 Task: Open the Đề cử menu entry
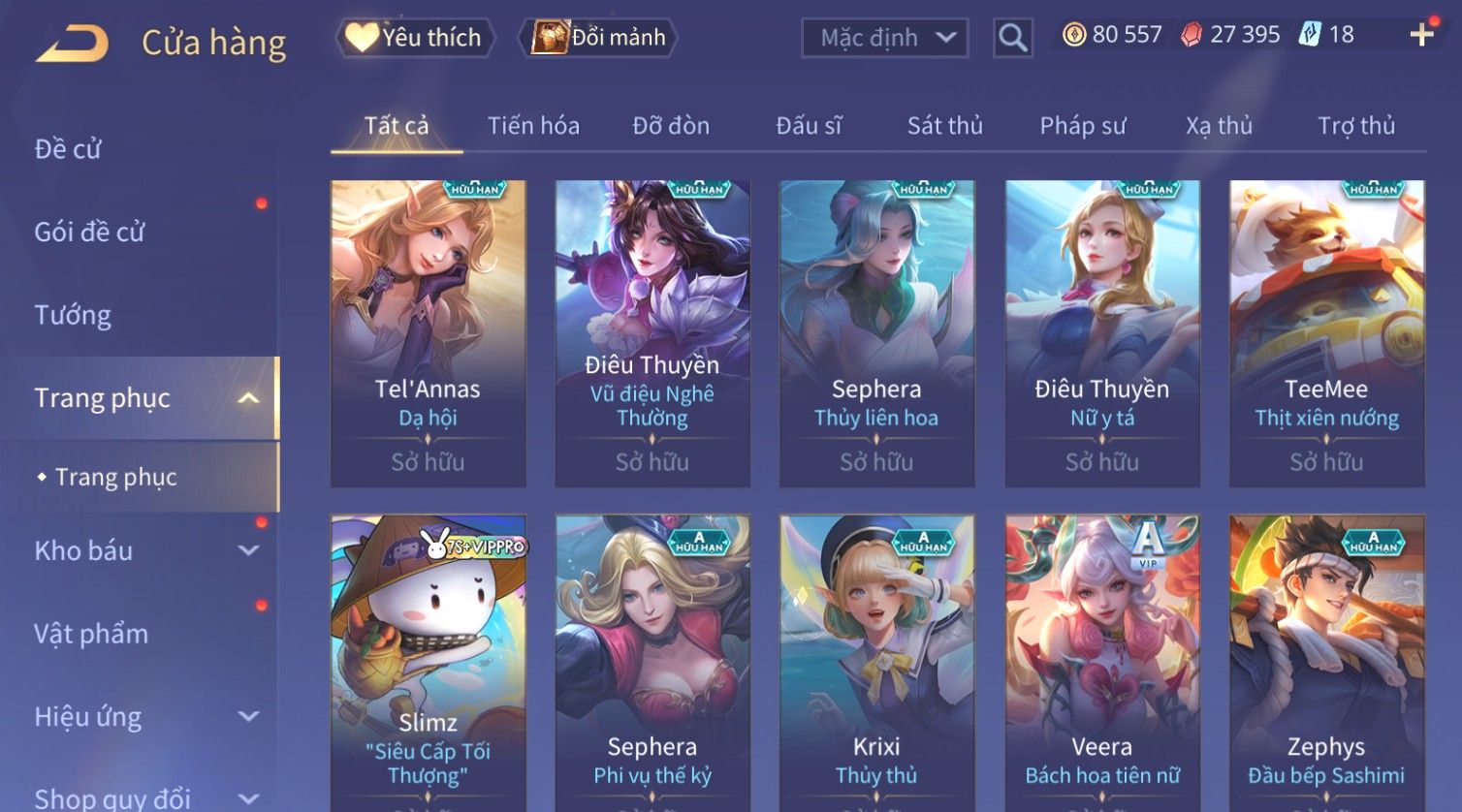68,149
